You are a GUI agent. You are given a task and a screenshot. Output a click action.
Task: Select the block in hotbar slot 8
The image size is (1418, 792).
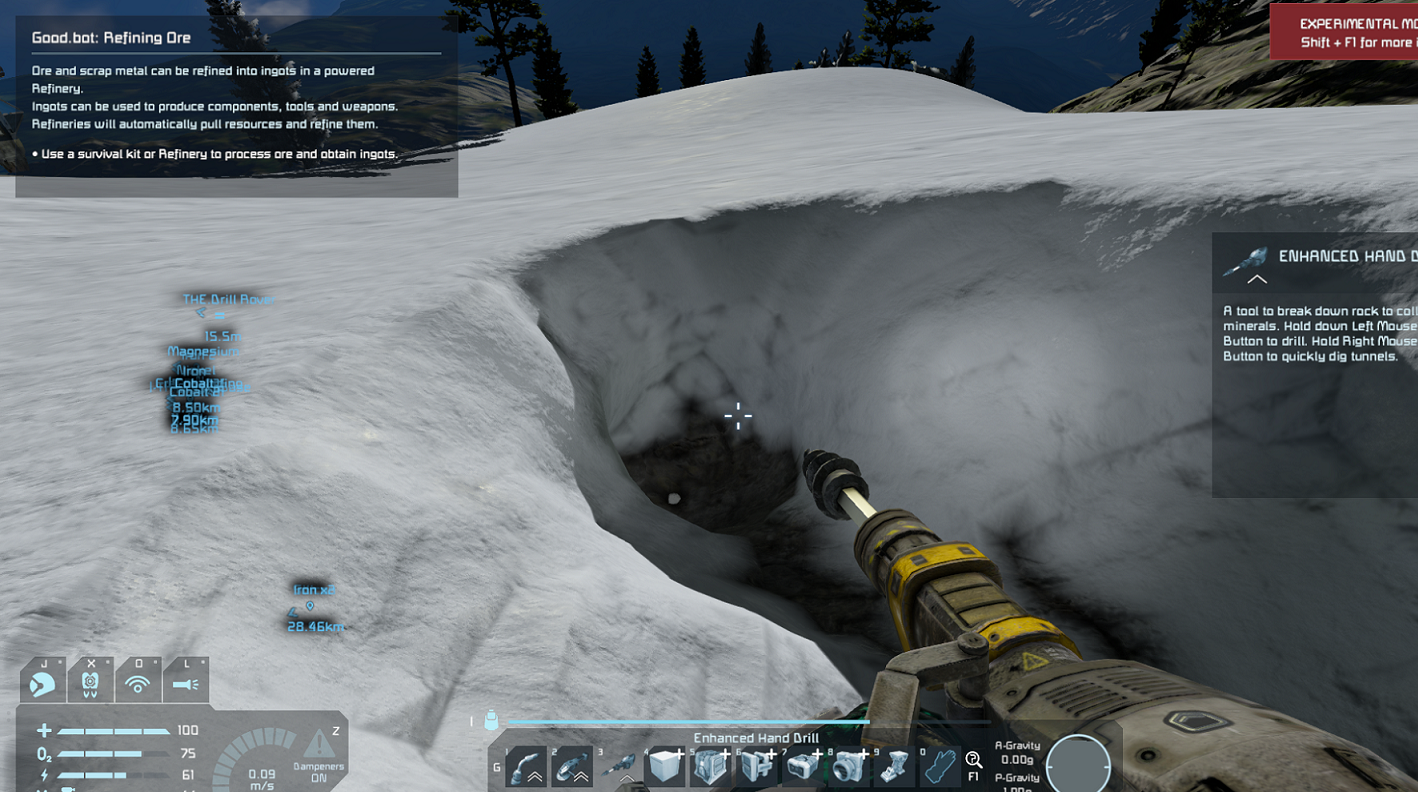849,768
